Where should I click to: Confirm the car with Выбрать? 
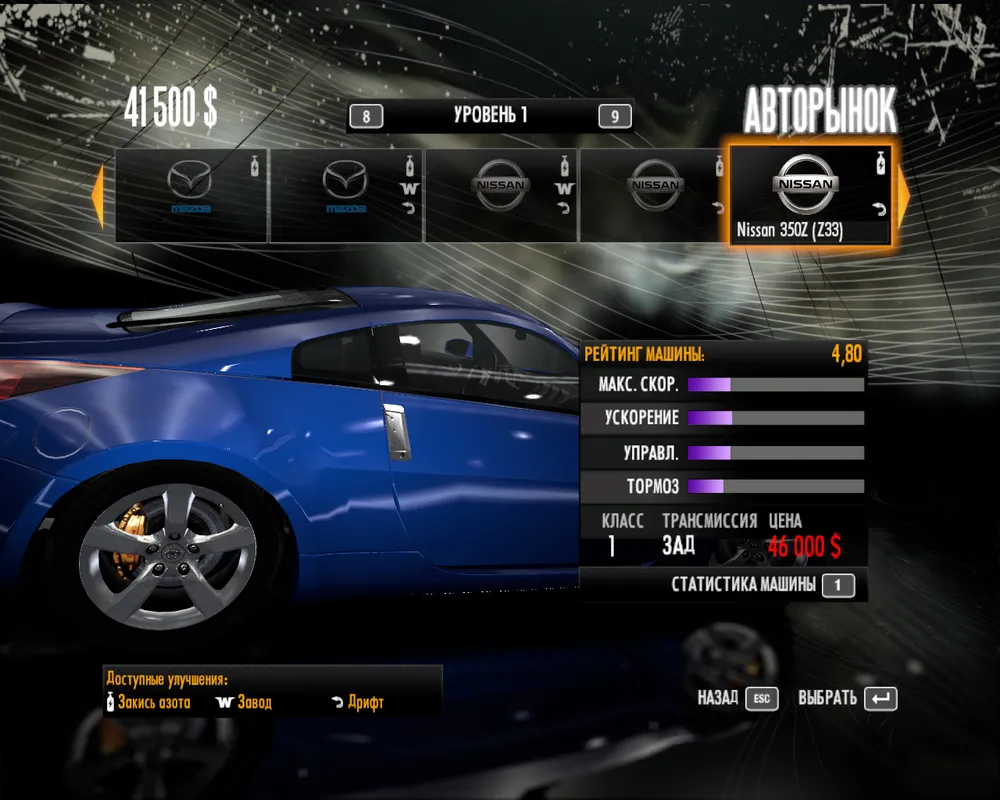click(847, 698)
